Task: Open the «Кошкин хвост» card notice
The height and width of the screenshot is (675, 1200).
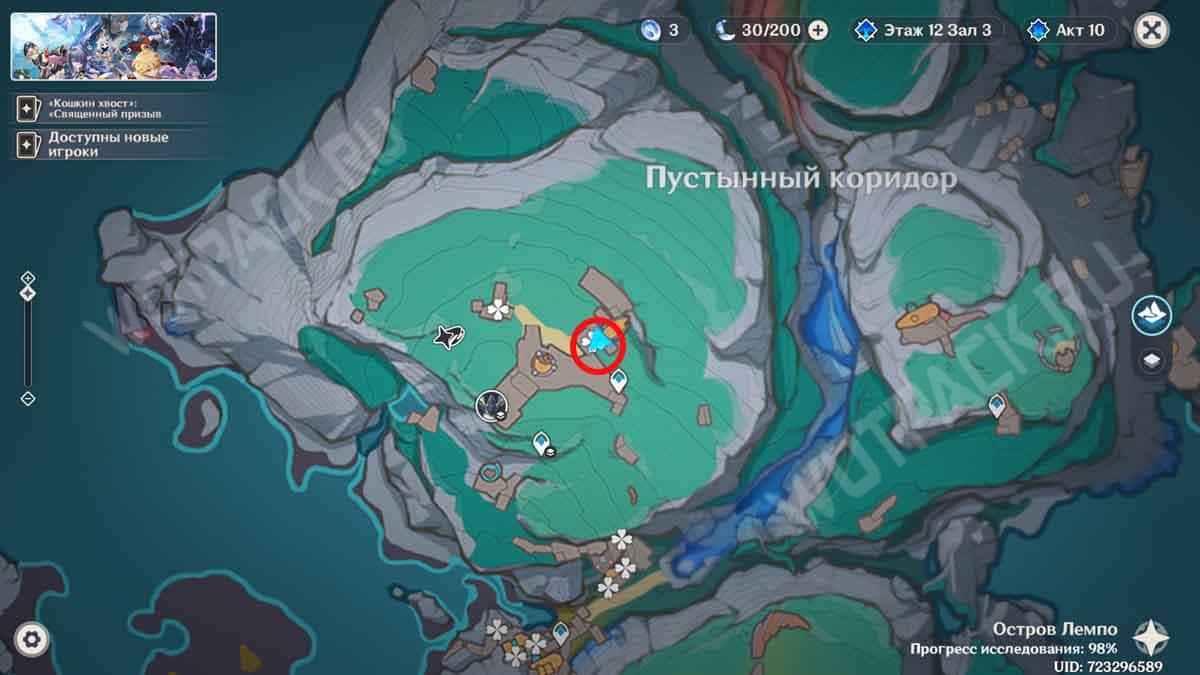Action: (x=112, y=107)
